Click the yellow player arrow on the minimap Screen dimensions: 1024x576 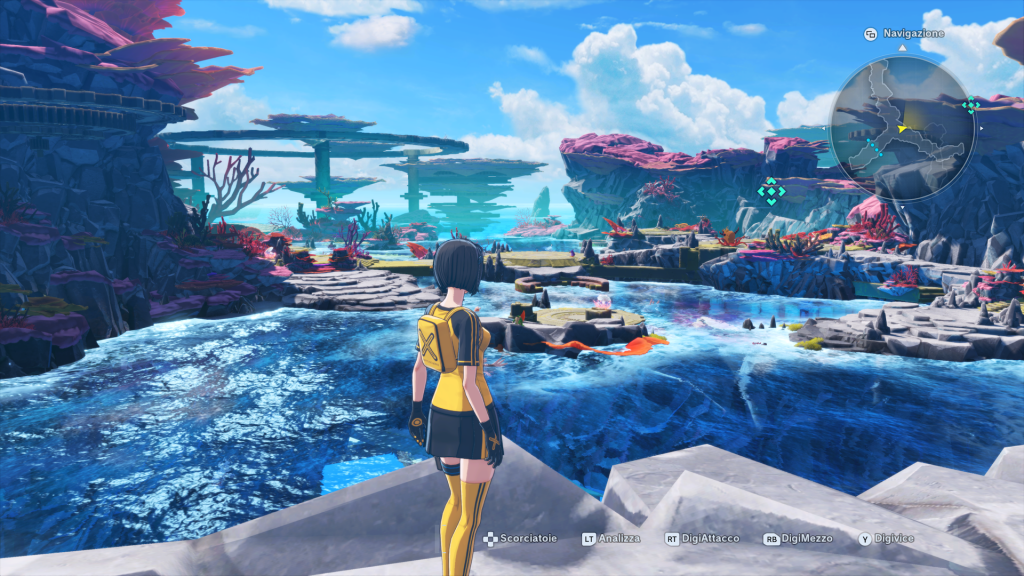(x=903, y=128)
